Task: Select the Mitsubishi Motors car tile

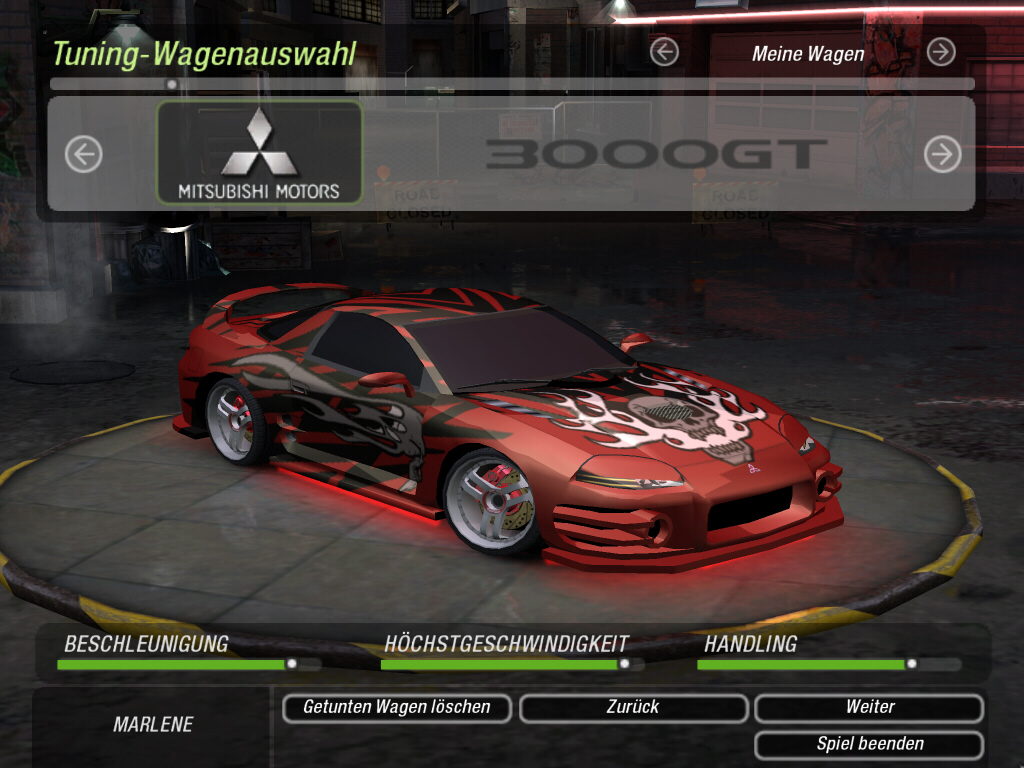Action: [259, 153]
